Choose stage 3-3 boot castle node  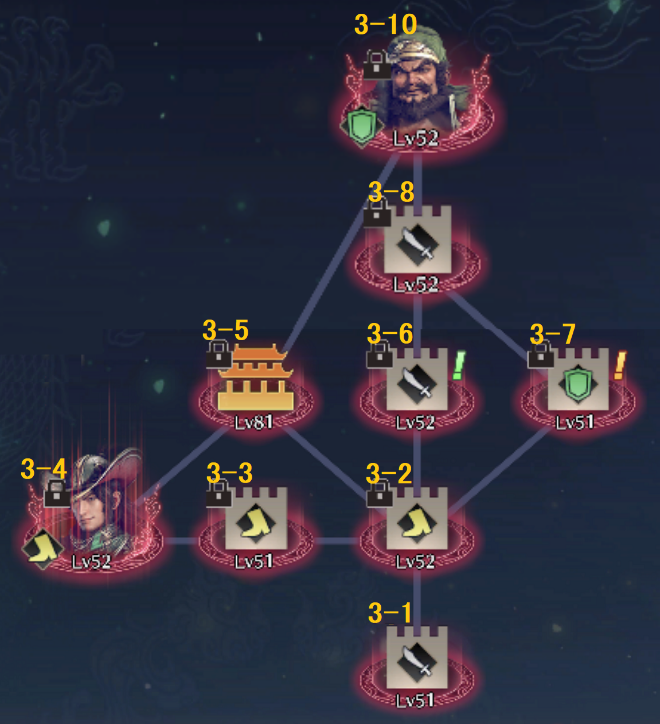(256, 522)
